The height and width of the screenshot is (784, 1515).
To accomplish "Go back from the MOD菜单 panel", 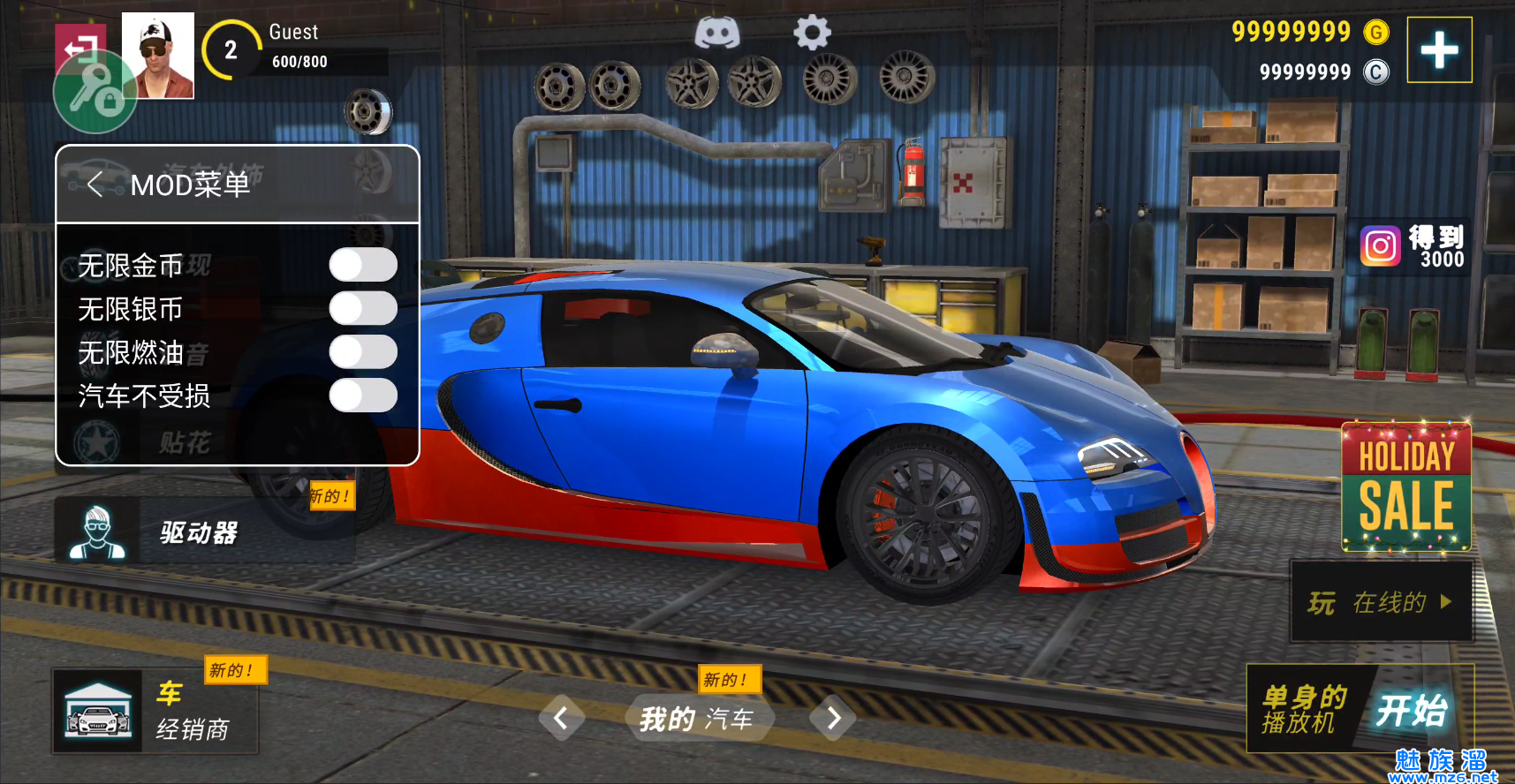I will [95, 185].
